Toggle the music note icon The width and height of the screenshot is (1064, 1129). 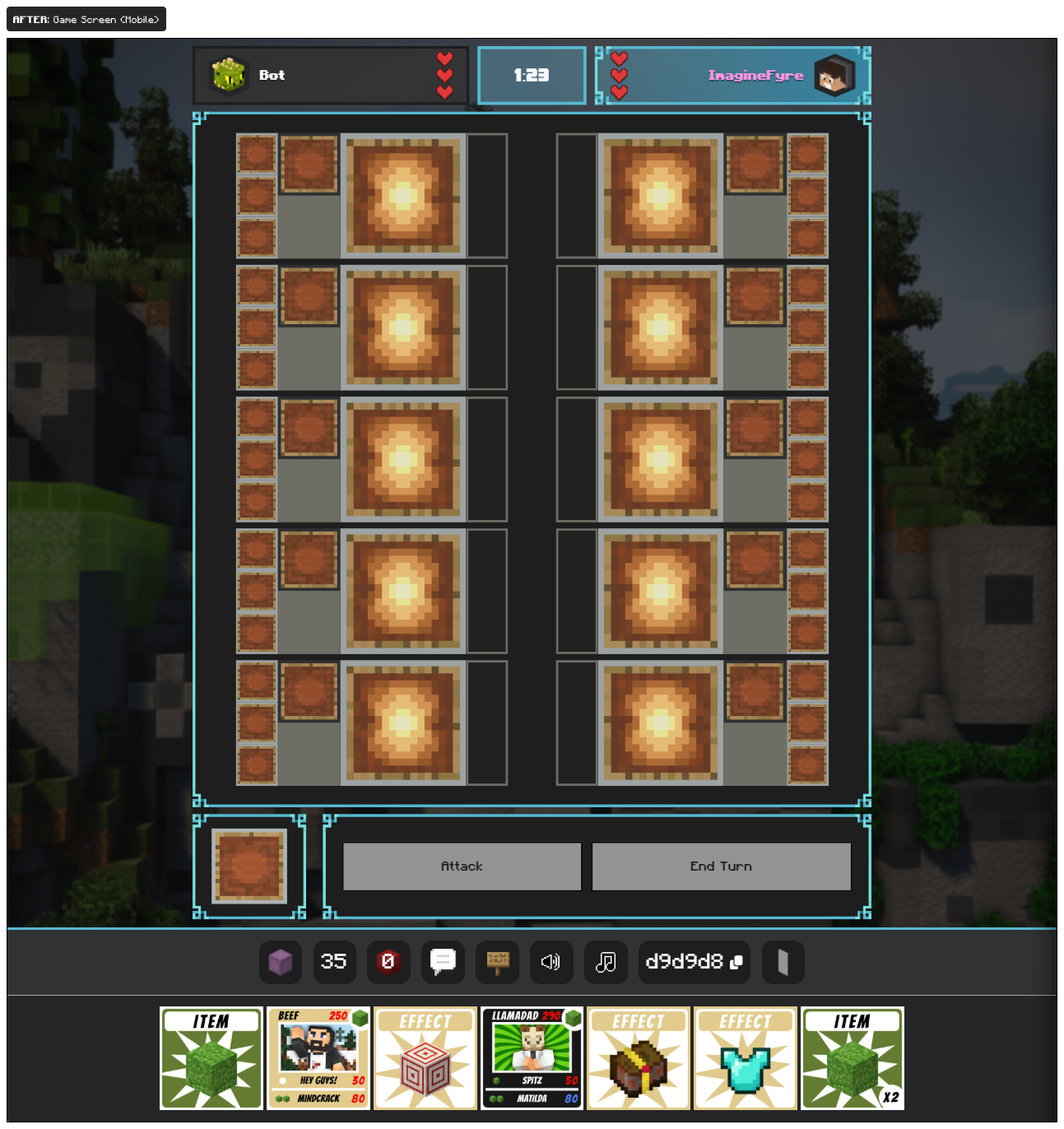click(606, 962)
